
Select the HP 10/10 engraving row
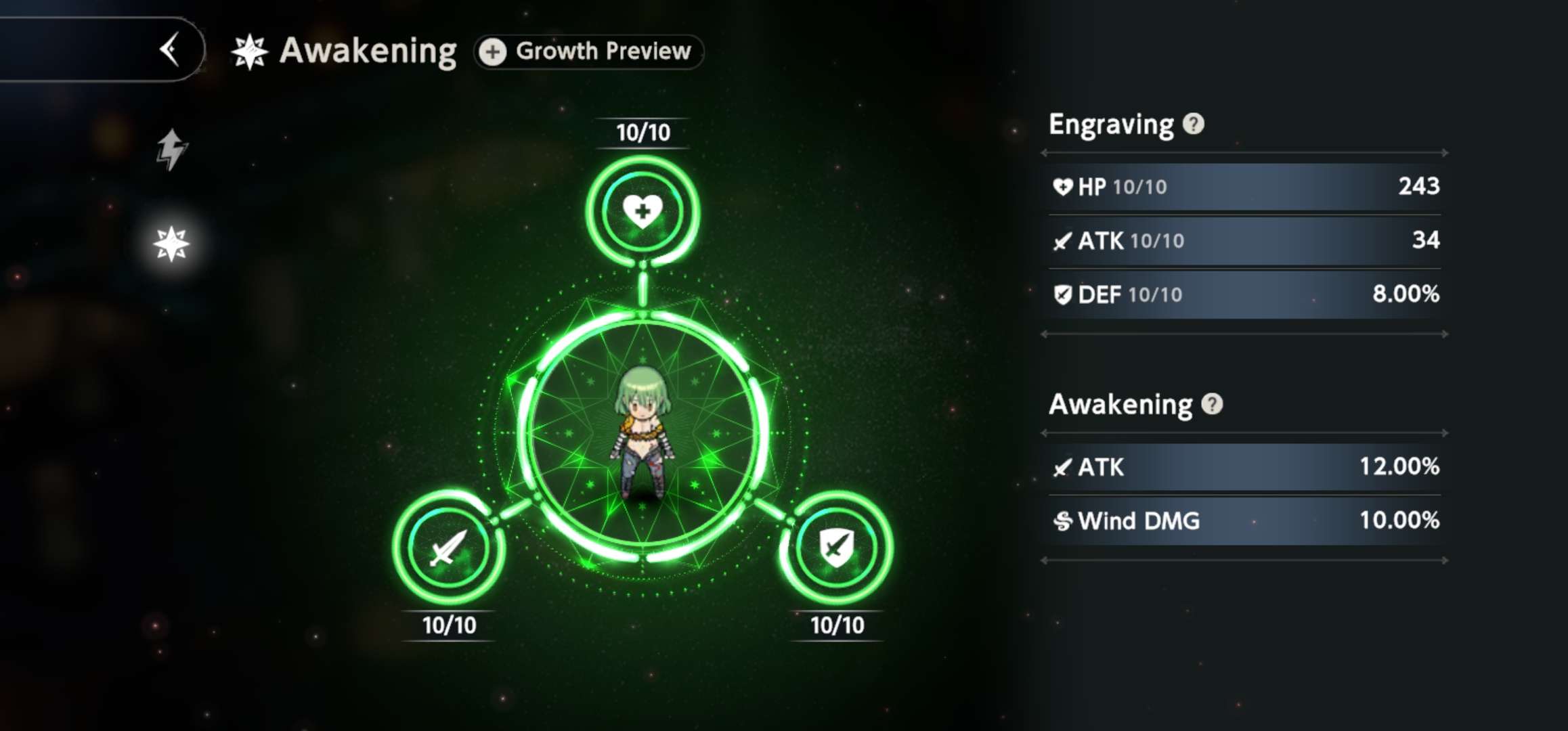pyautogui.click(x=1244, y=186)
